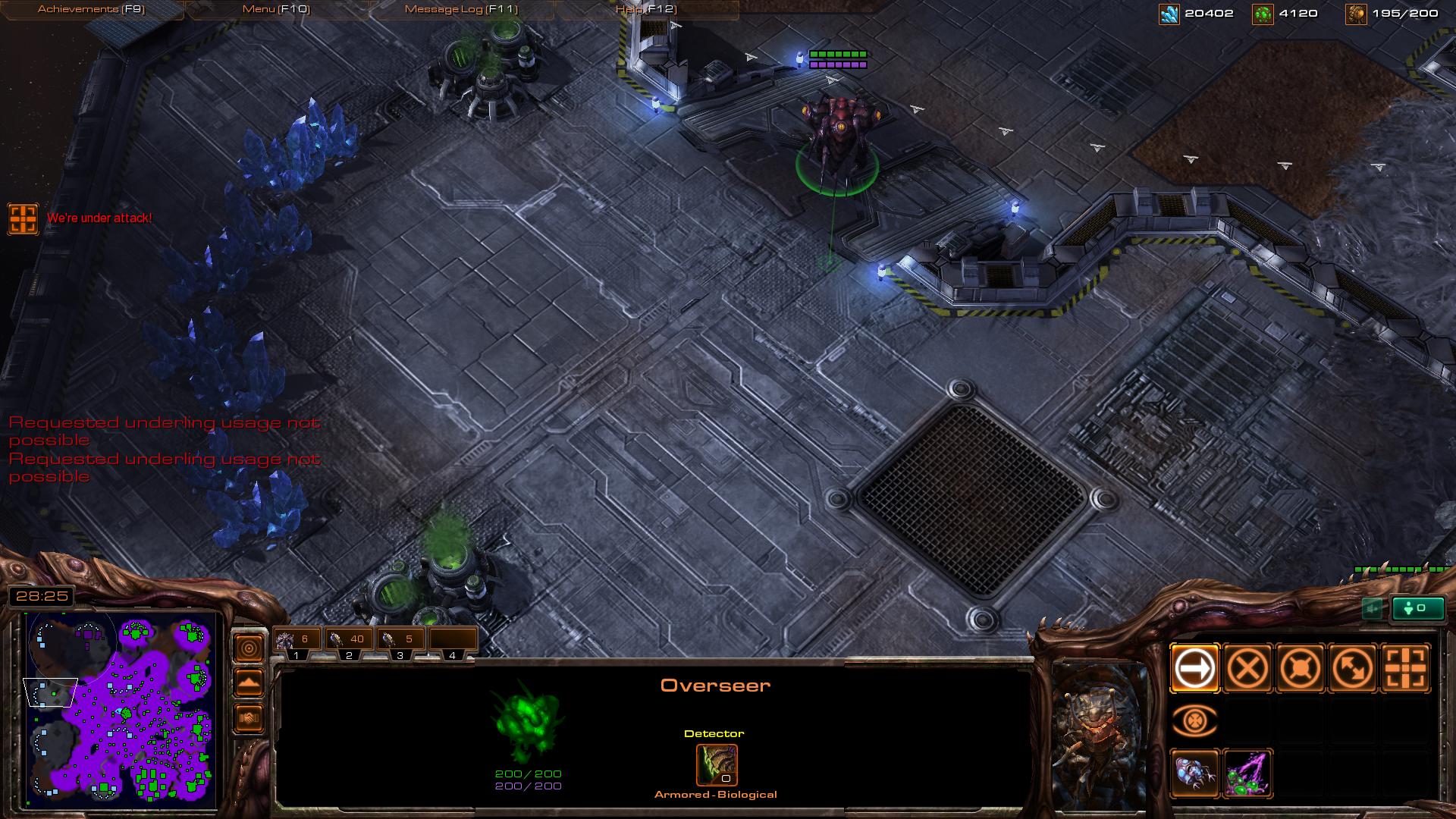Select control group 2 with 40 units
This screenshot has height=819, width=1456.
coord(349,642)
